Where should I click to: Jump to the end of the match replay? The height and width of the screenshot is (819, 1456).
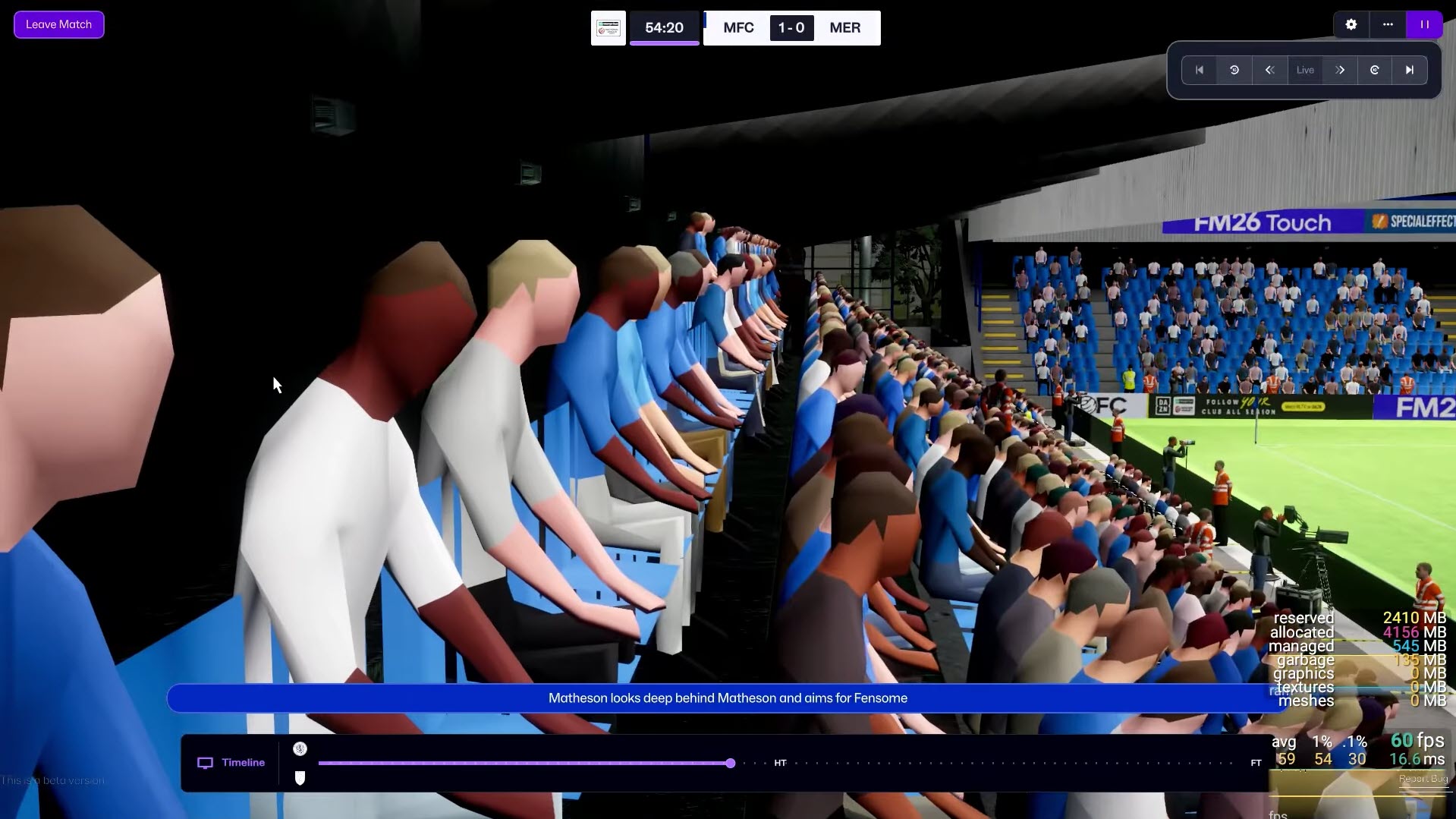pos(1410,70)
